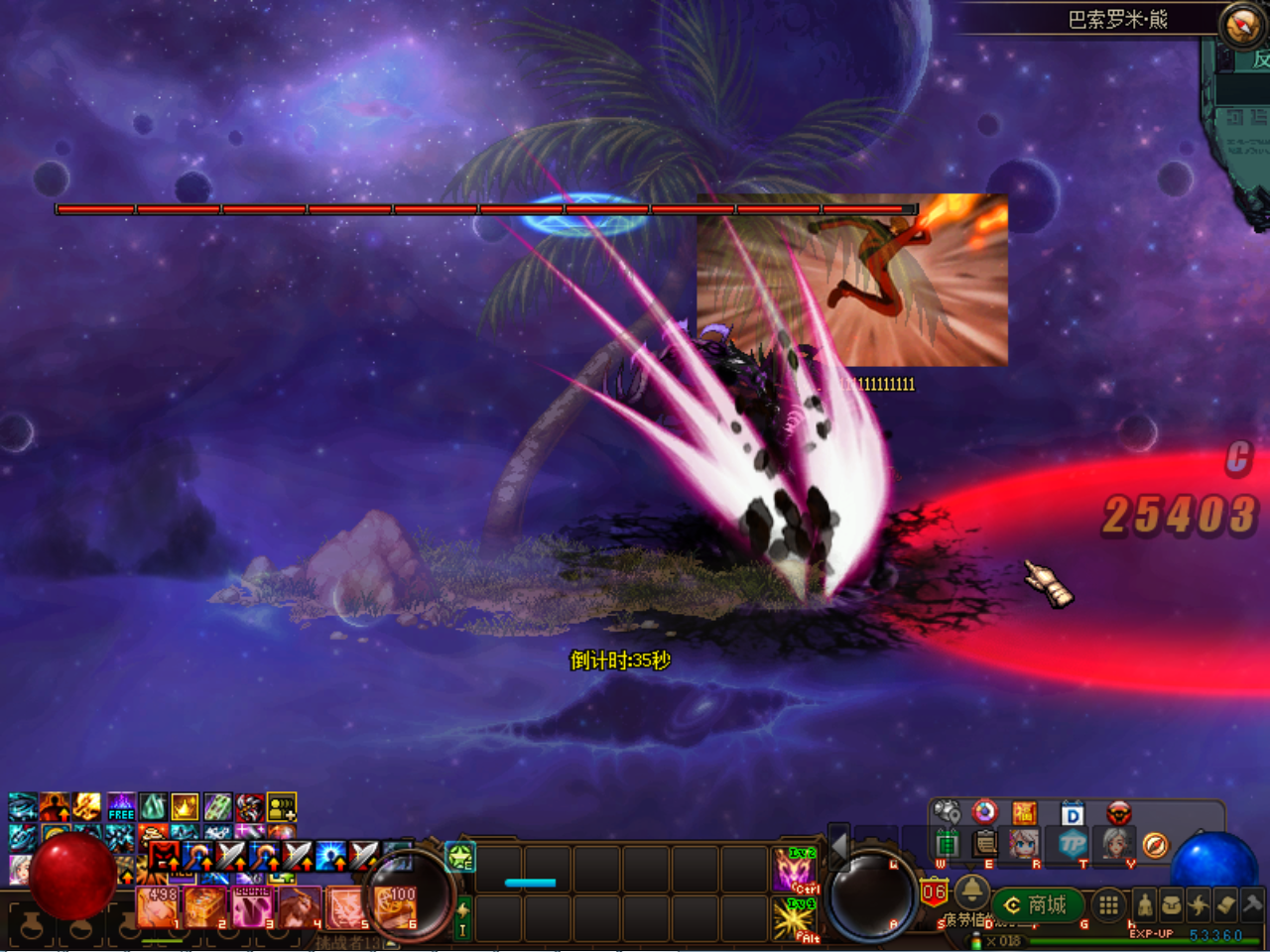Click the golden 福 fortune event icon
1270x952 pixels.
pos(1027,812)
